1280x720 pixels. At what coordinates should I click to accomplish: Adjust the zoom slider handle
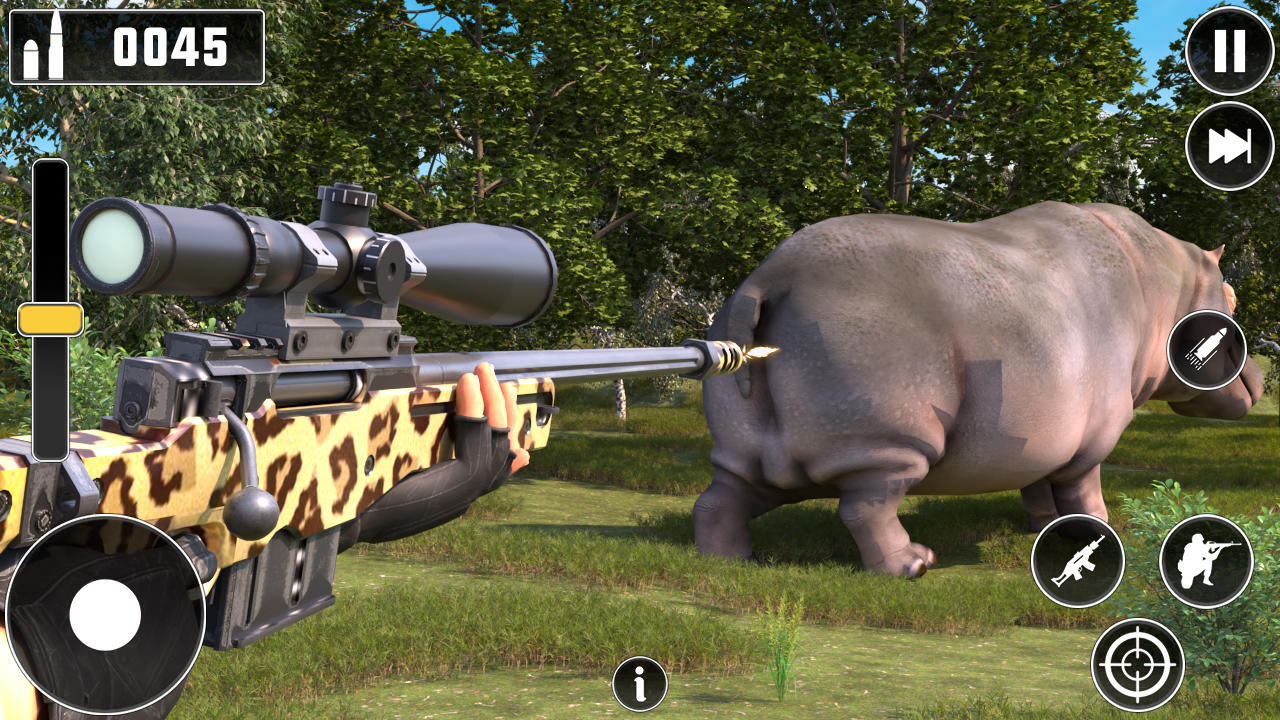[48, 319]
